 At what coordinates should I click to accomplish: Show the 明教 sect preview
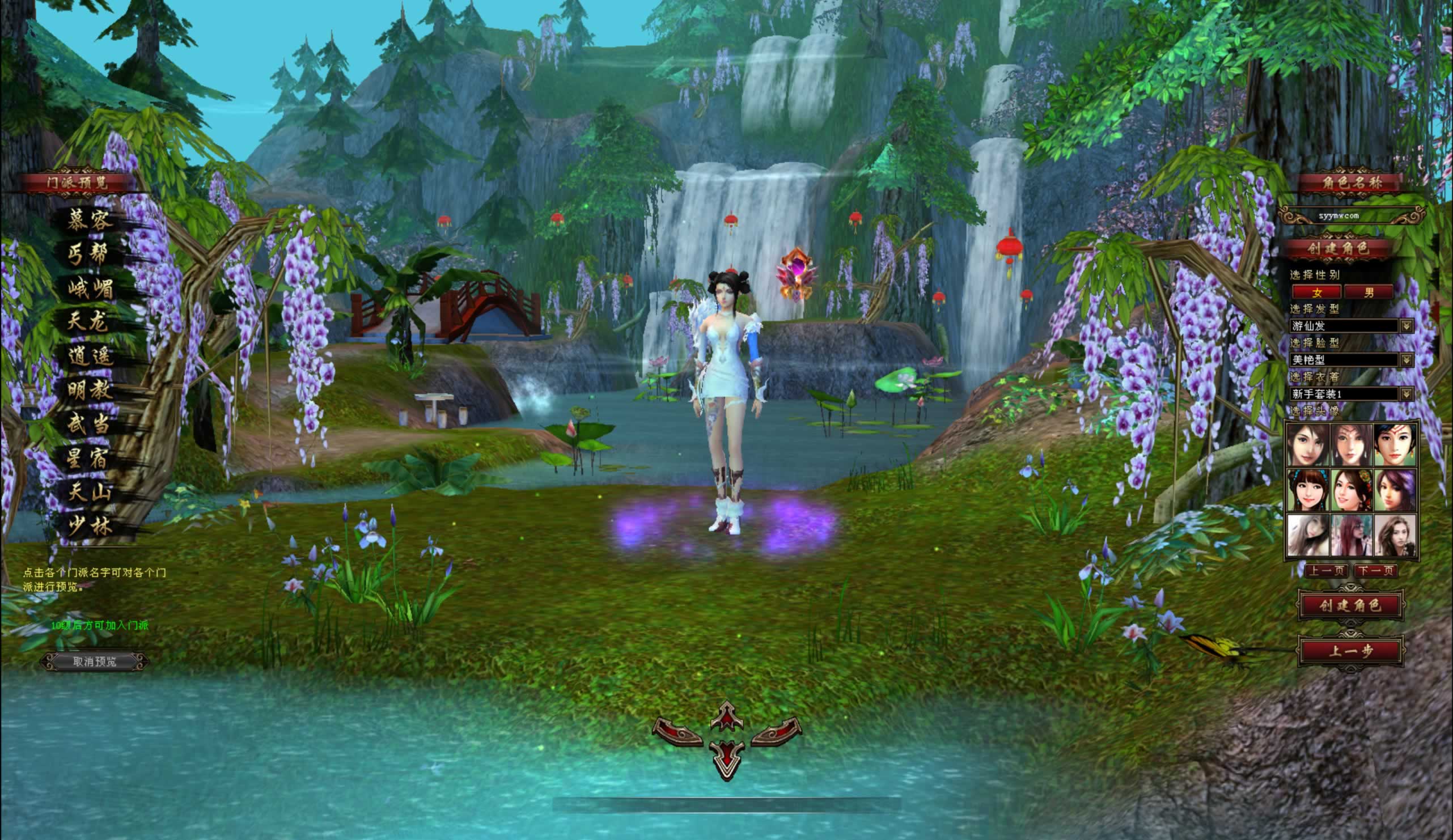[x=89, y=391]
